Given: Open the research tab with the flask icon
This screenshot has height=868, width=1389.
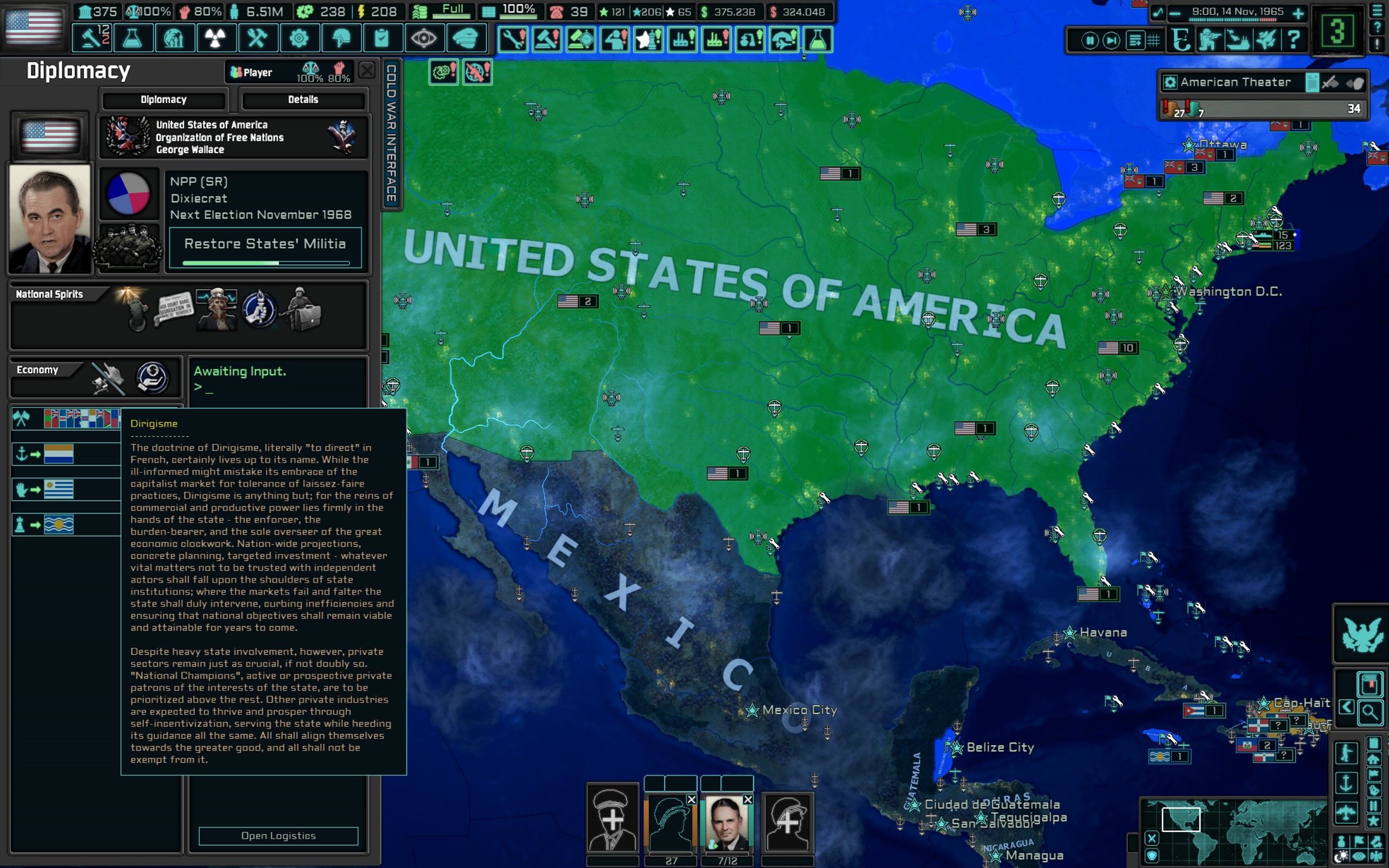Looking at the screenshot, I should (133, 38).
